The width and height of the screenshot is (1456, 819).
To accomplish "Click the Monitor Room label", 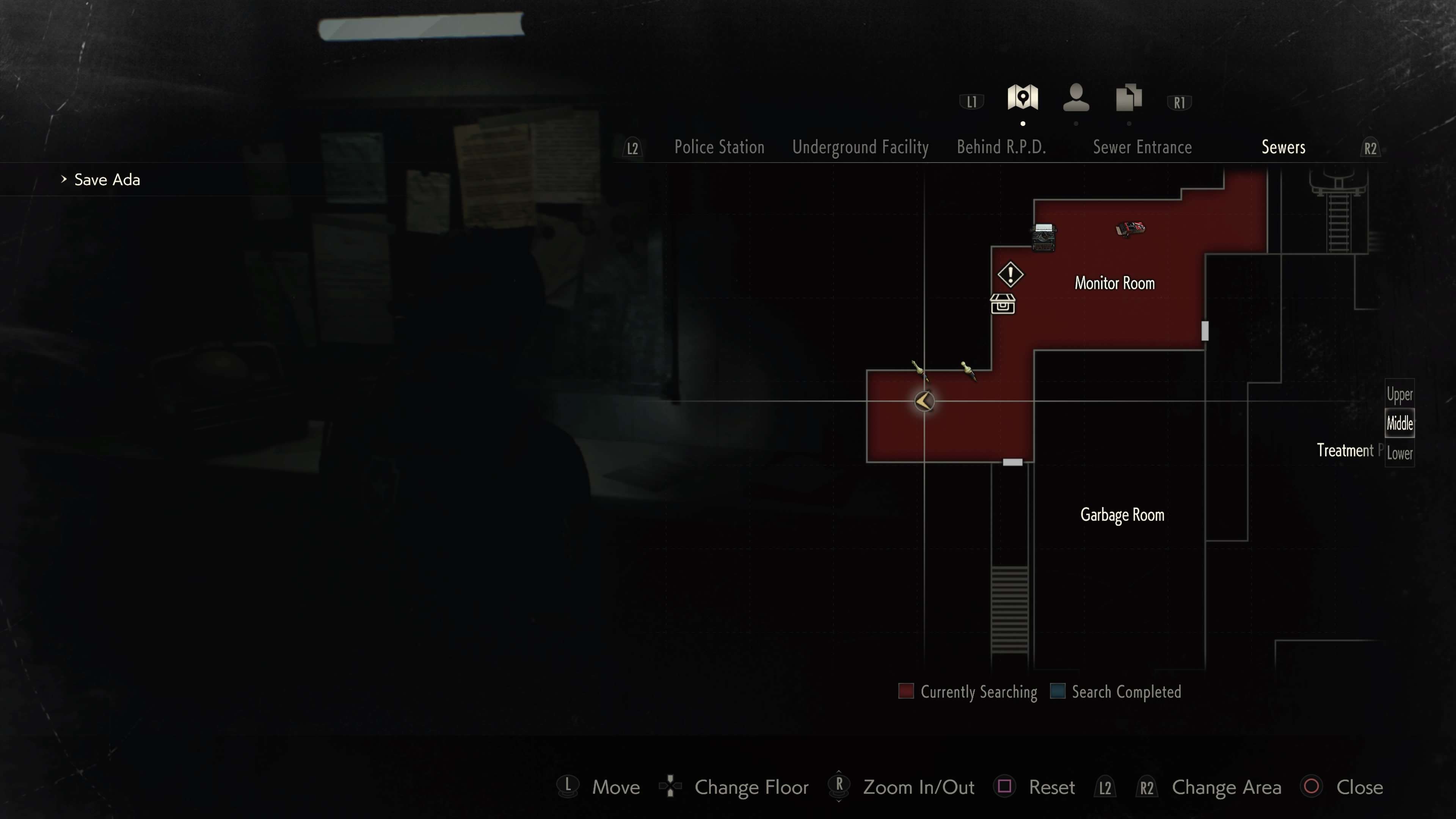I will coord(1114,283).
